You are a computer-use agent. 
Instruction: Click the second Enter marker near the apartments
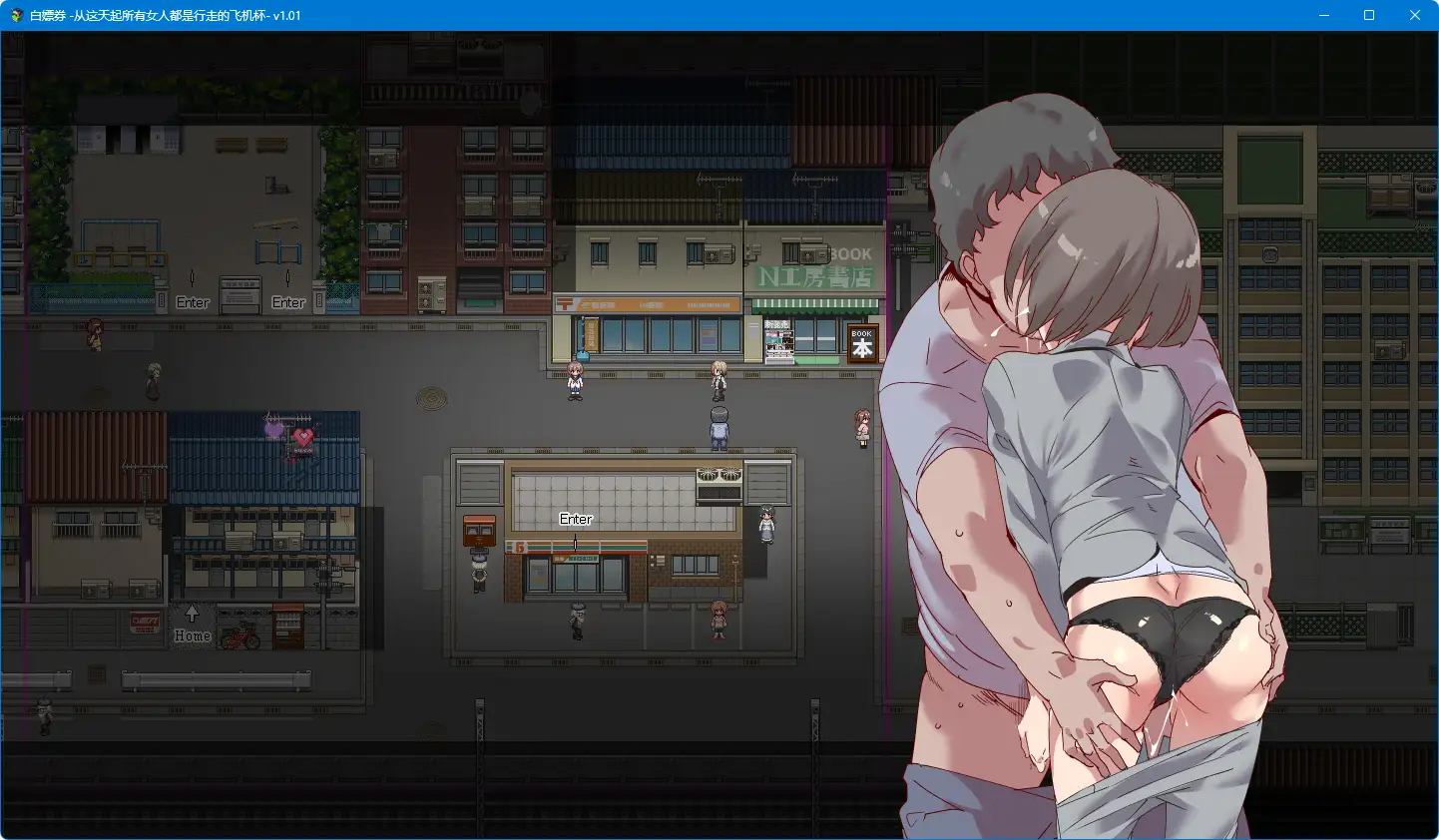pyautogui.click(x=287, y=302)
